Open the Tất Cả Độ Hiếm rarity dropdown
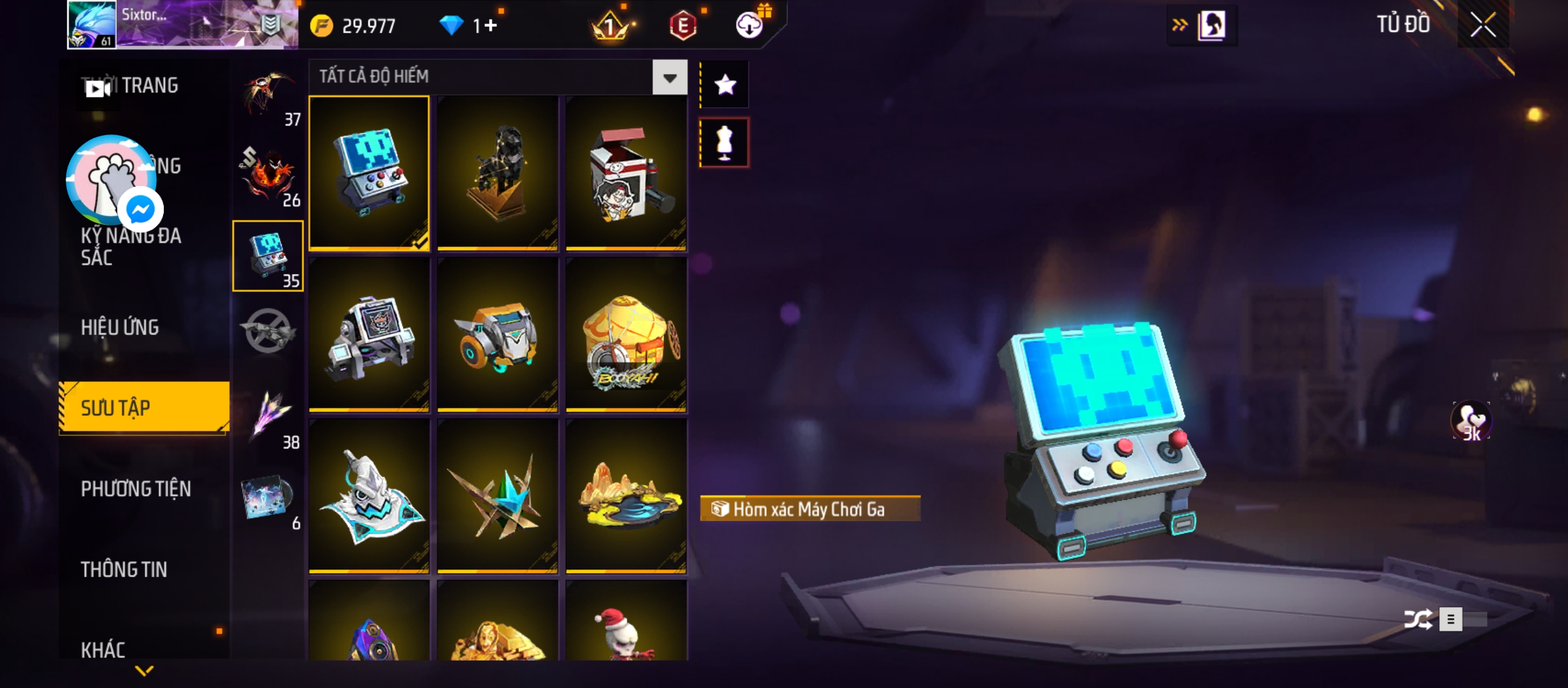The height and width of the screenshot is (688, 1568). coord(669,78)
